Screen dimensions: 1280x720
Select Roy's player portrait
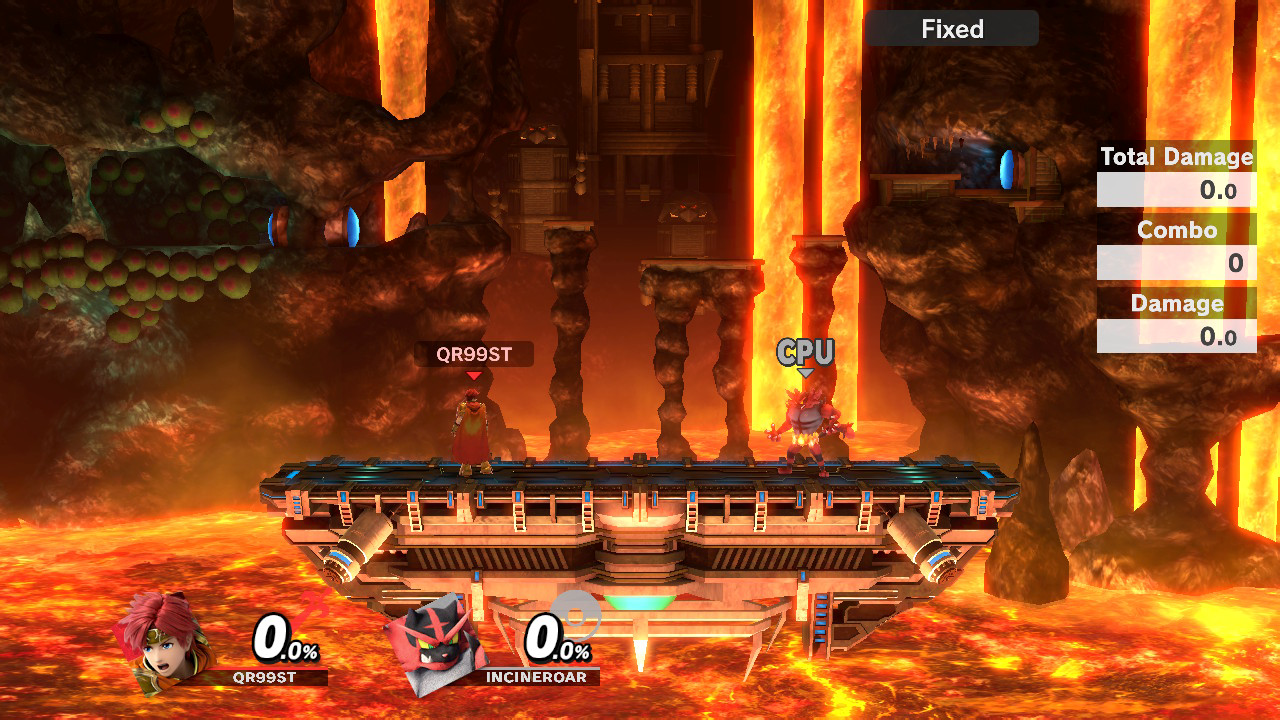coord(163,642)
